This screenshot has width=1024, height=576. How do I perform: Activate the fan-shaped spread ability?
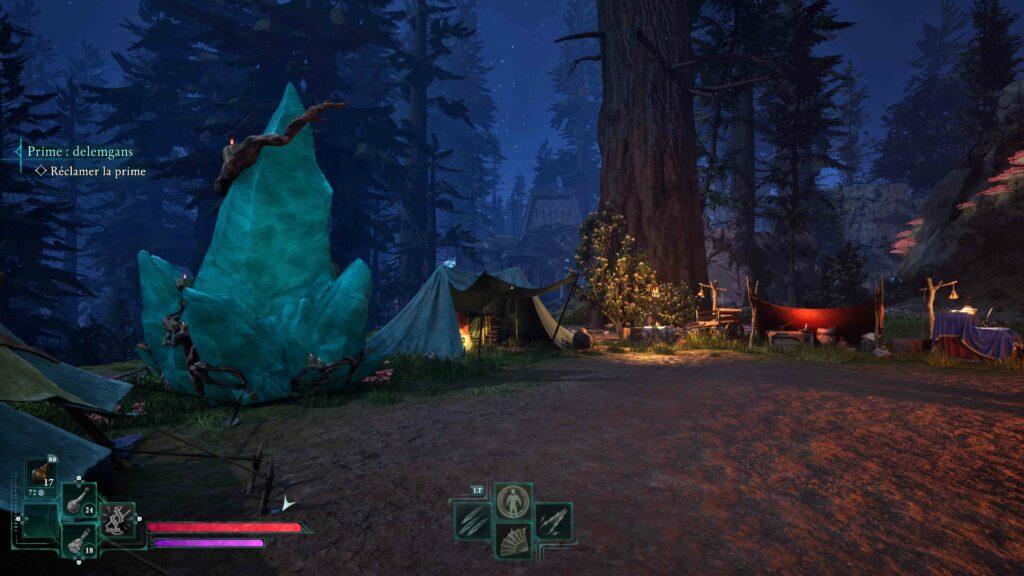[x=513, y=540]
